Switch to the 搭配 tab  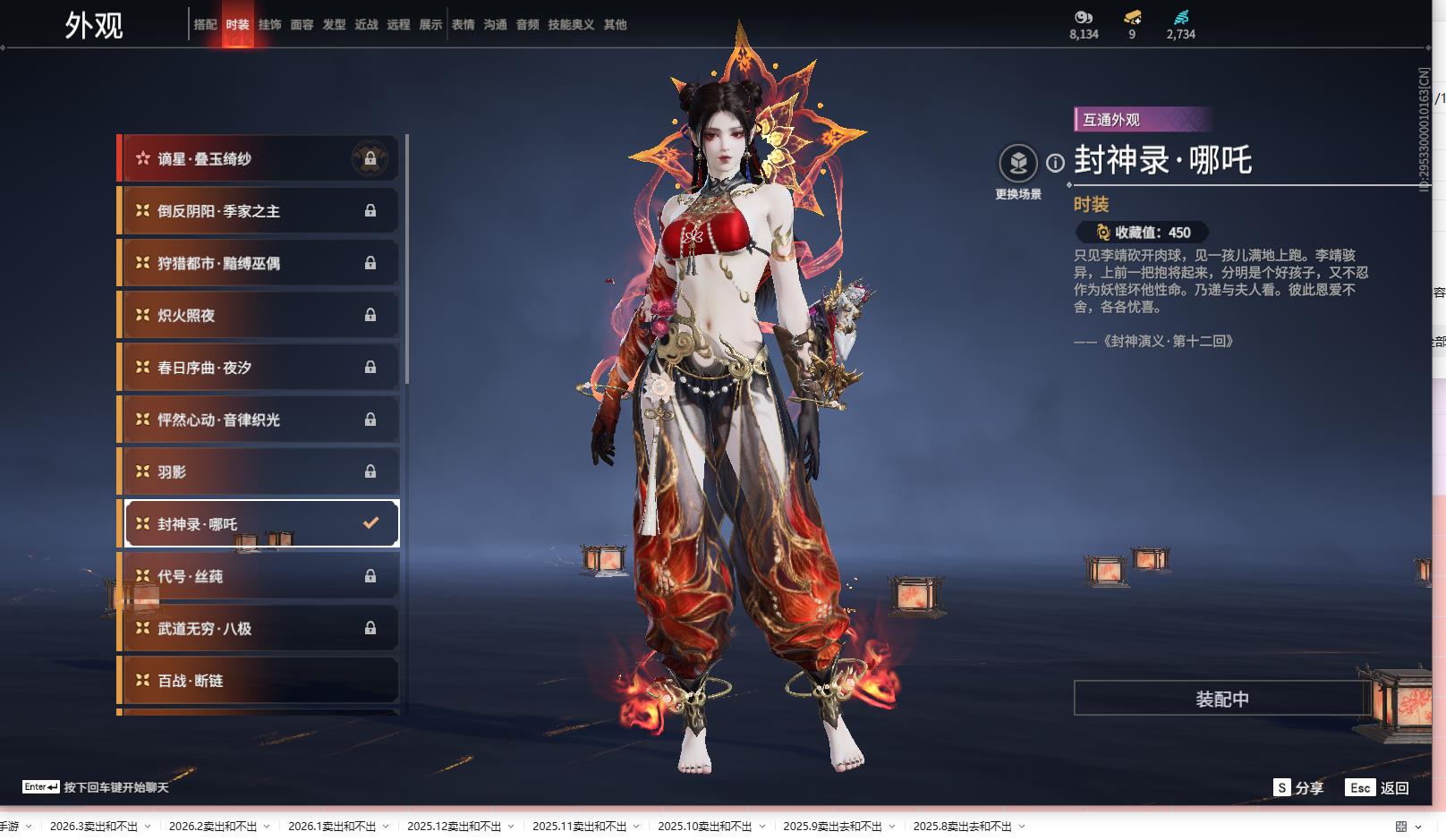[x=205, y=25]
